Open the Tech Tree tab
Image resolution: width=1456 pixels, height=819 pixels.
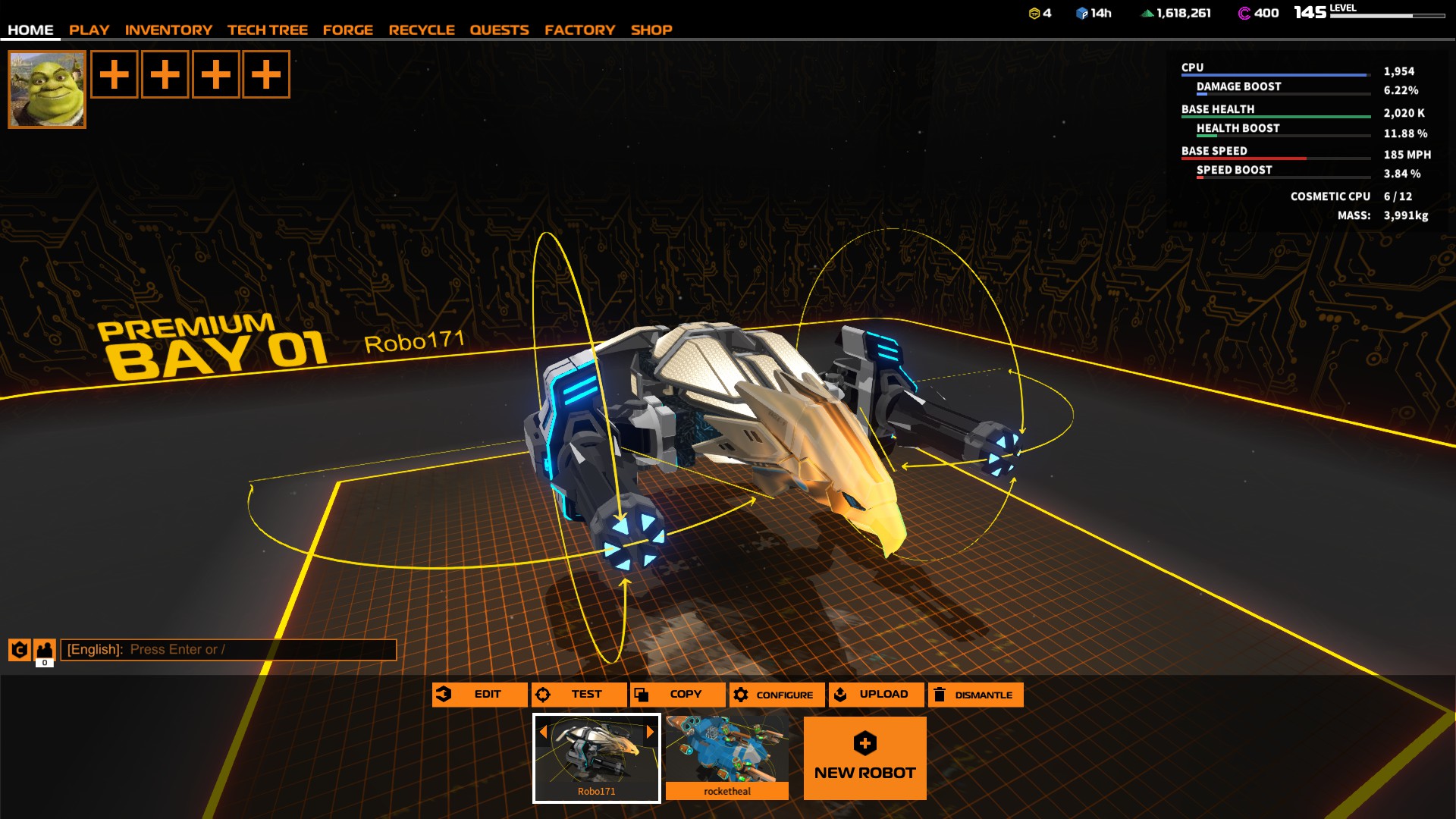pos(267,30)
